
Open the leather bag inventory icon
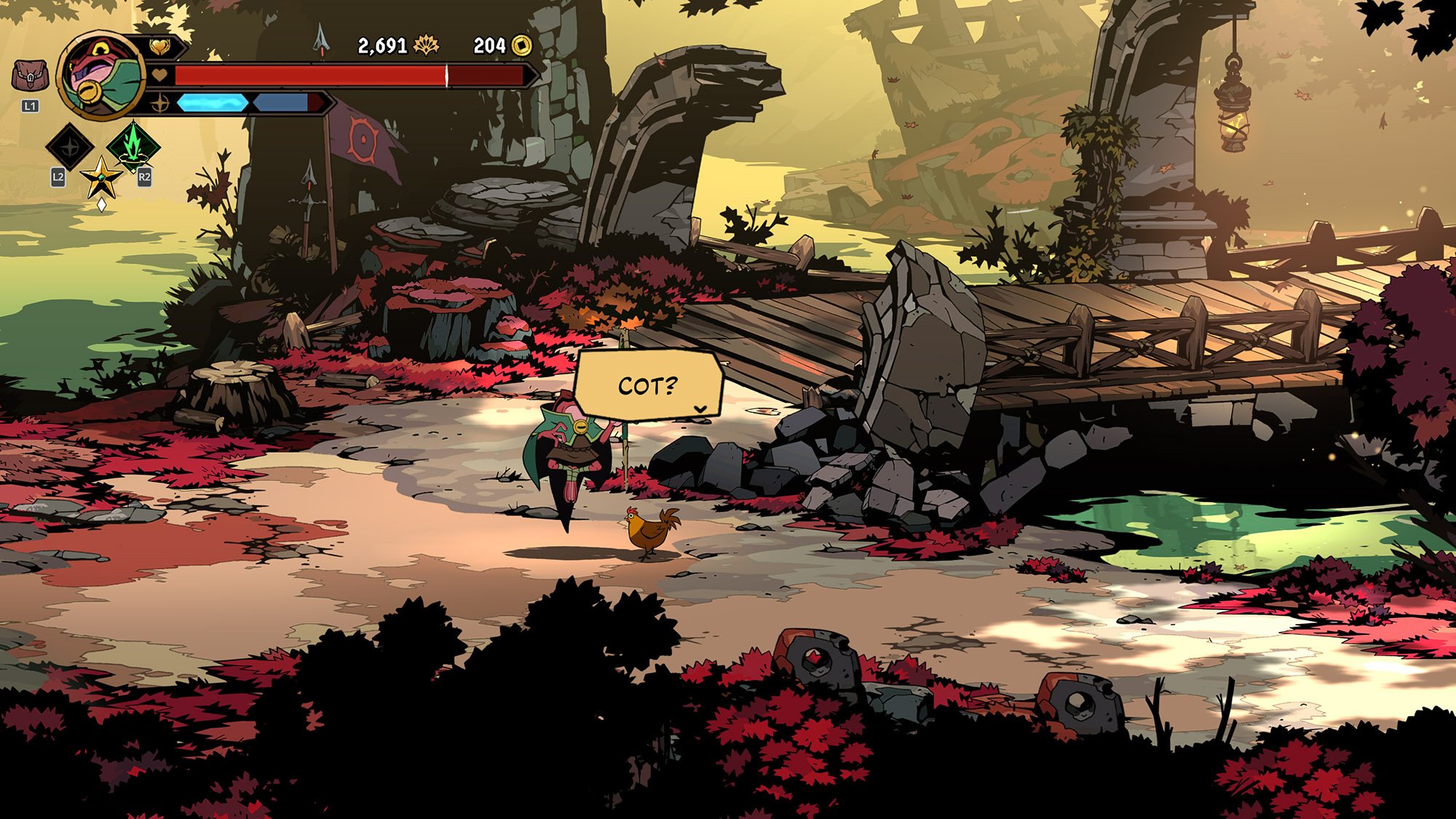(30, 76)
